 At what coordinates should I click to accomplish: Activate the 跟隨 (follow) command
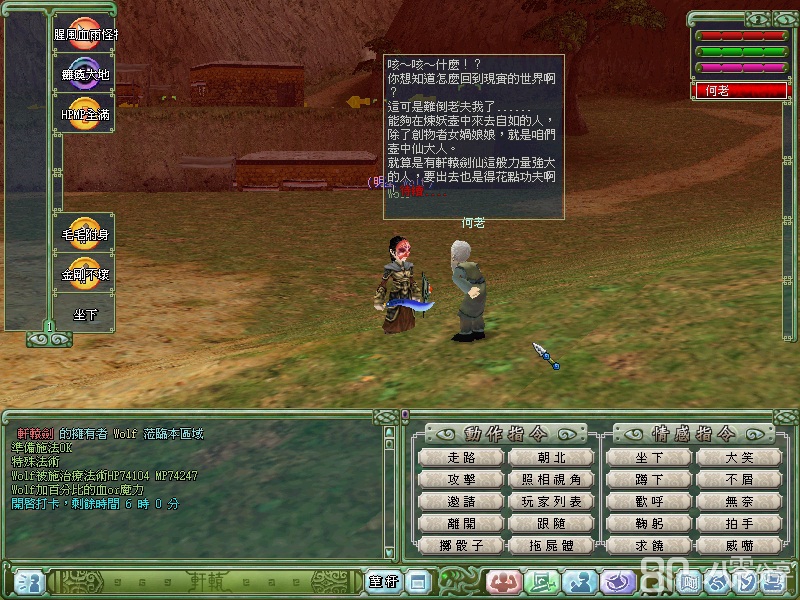[551, 523]
